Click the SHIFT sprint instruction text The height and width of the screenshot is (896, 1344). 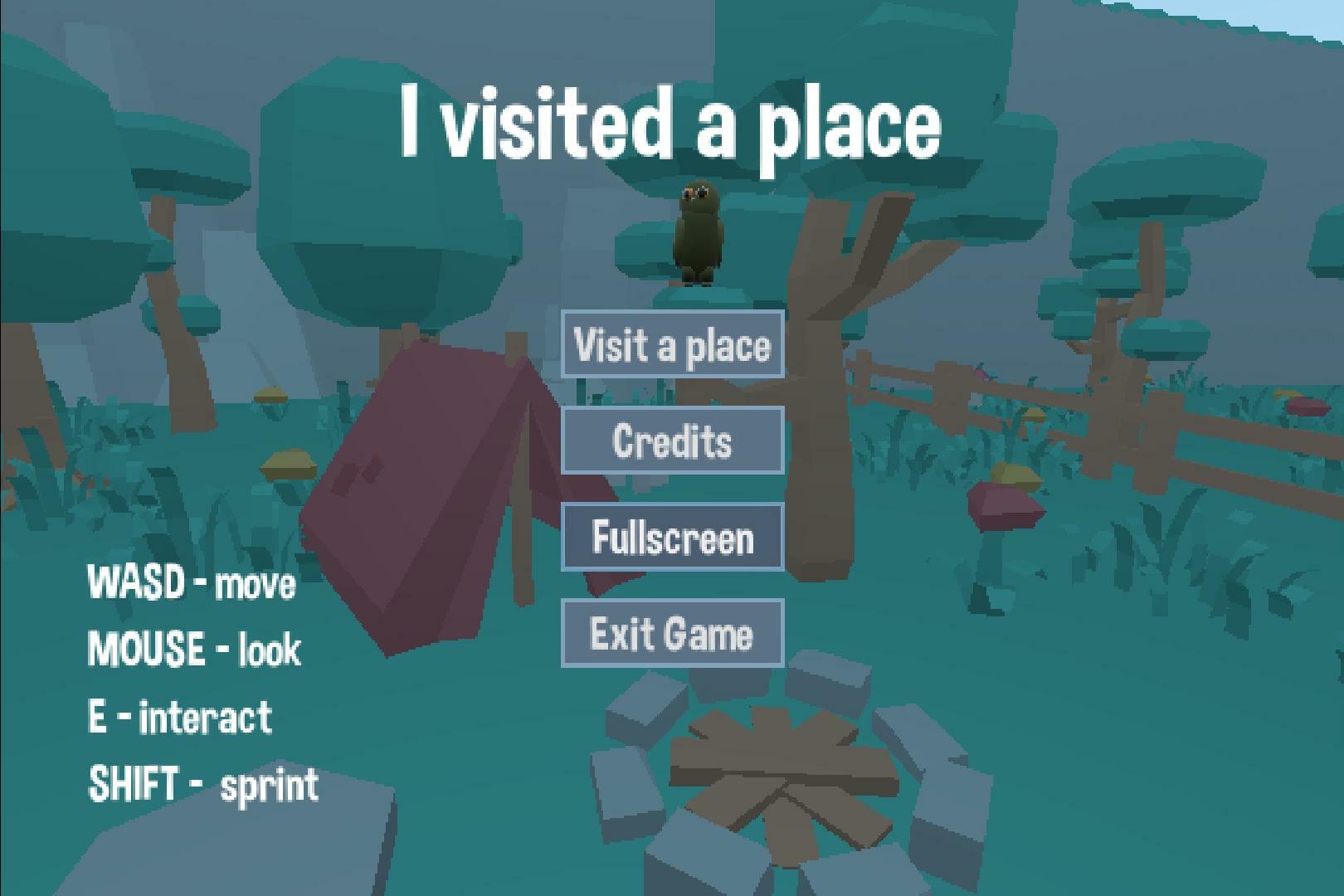(x=203, y=781)
